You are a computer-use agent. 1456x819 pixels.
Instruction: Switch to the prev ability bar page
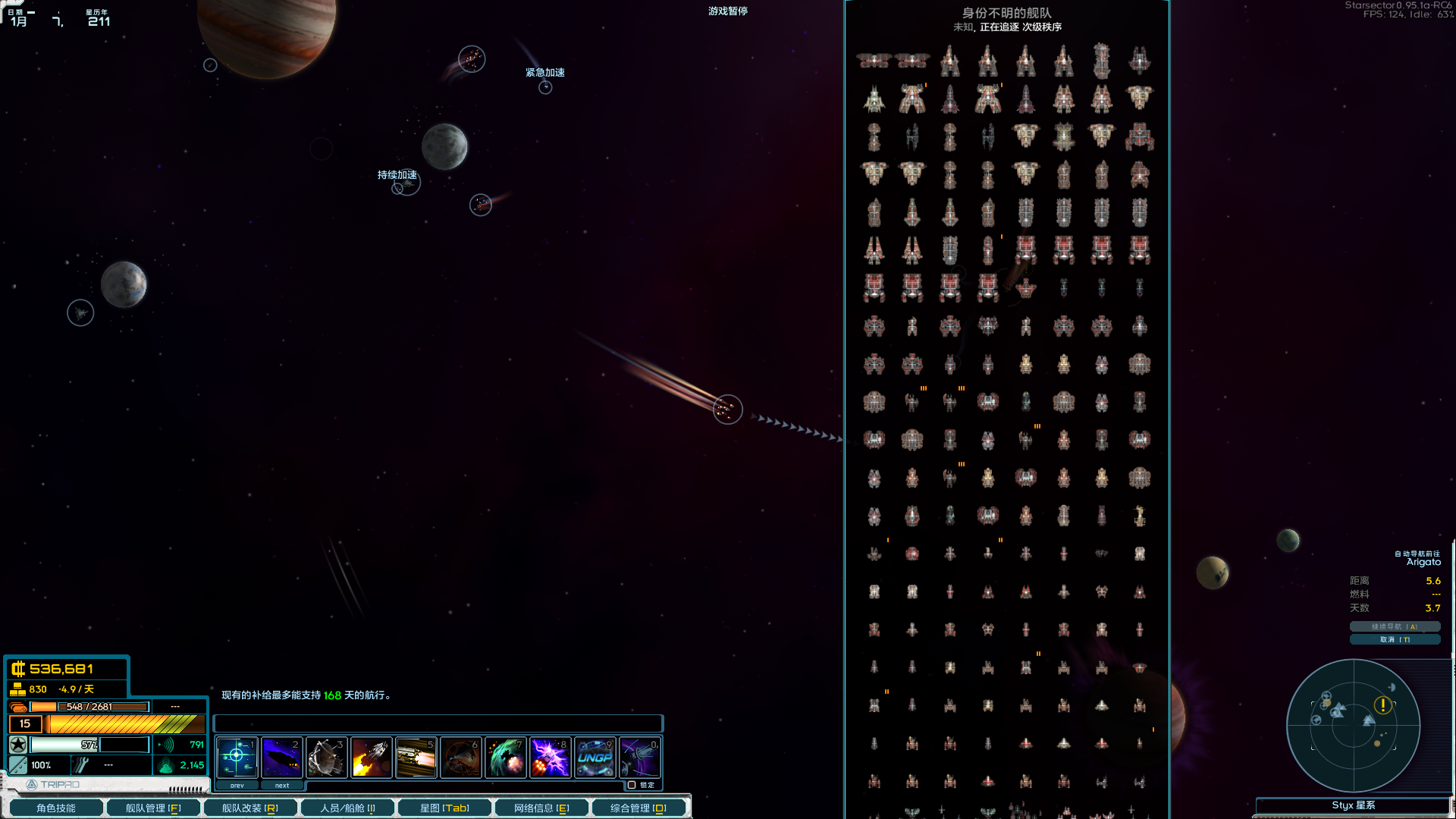point(236,785)
